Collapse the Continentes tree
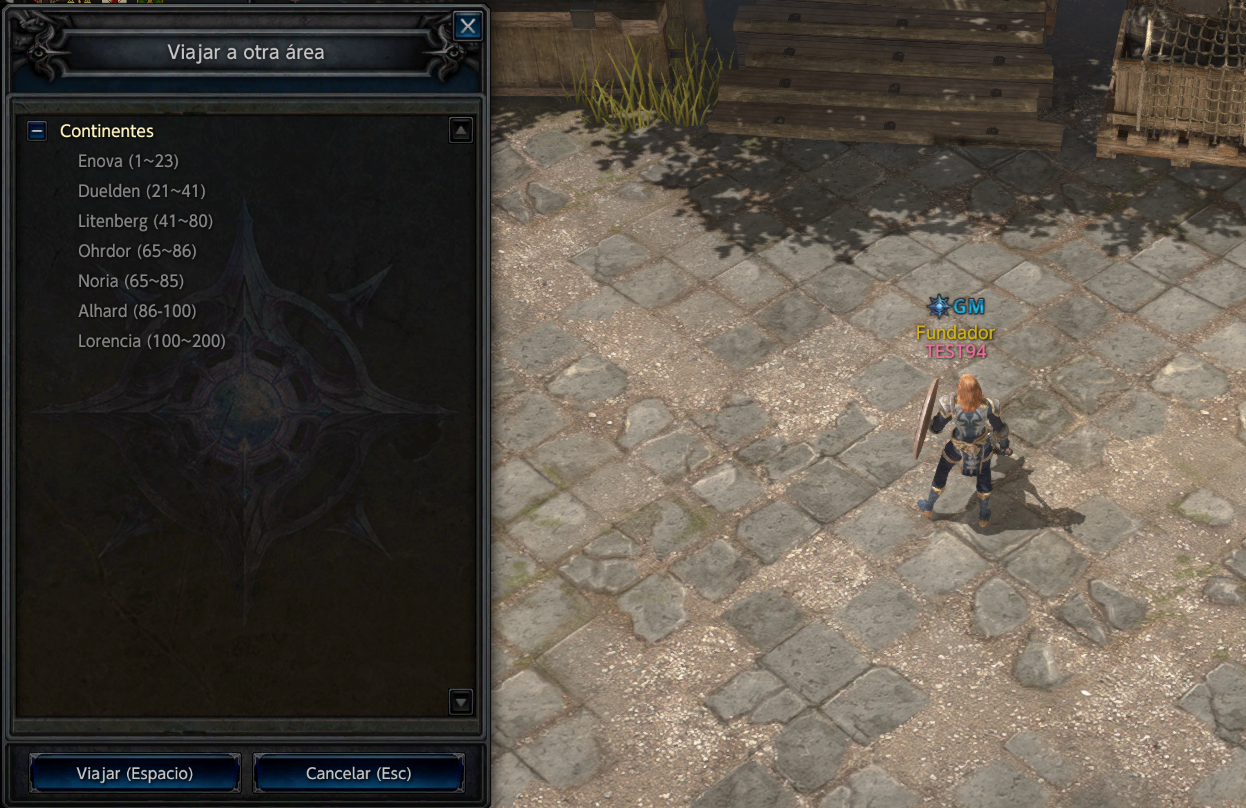This screenshot has width=1246, height=808. pyautogui.click(x=37, y=131)
